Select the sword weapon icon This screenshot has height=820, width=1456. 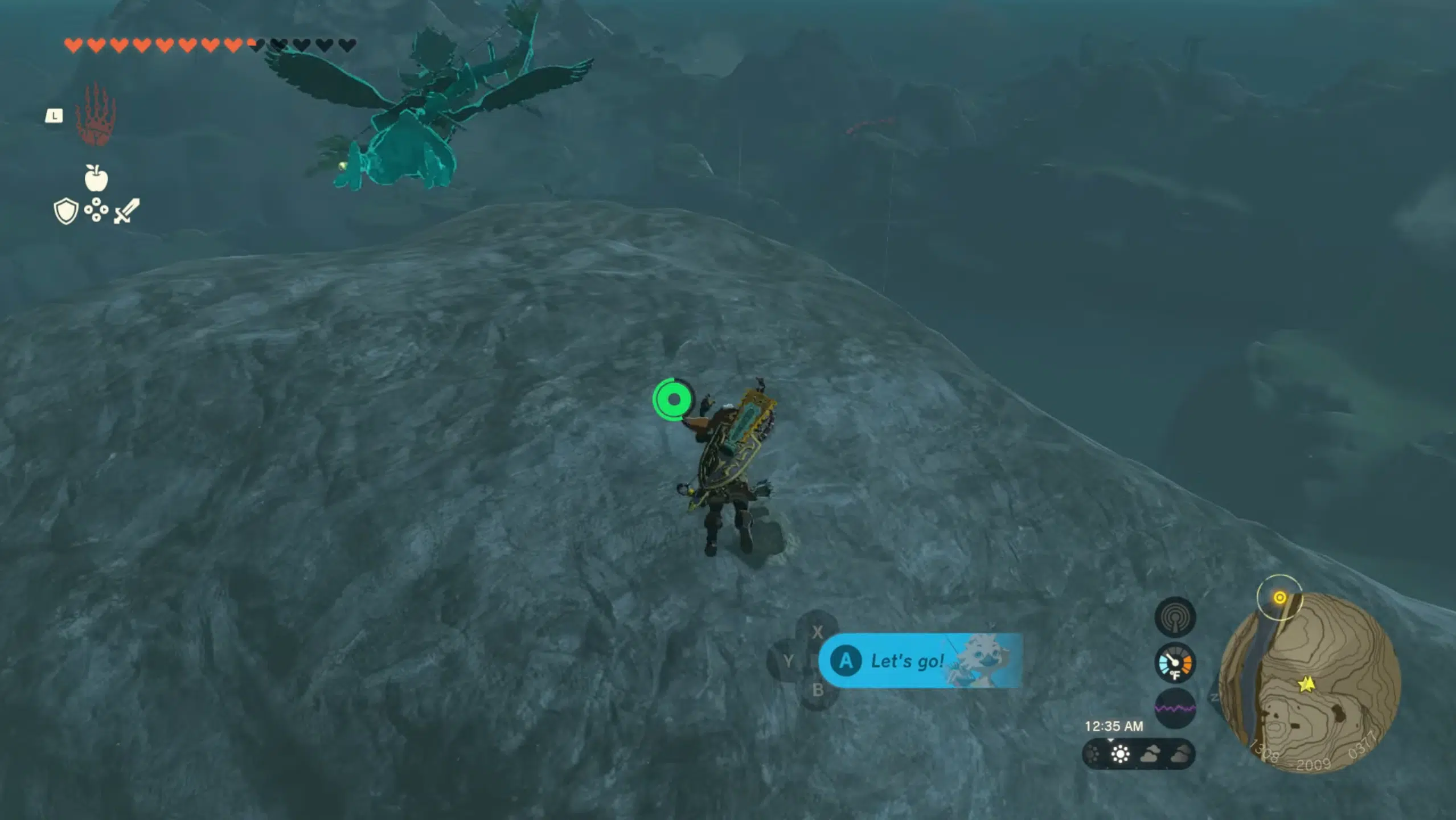click(126, 211)
